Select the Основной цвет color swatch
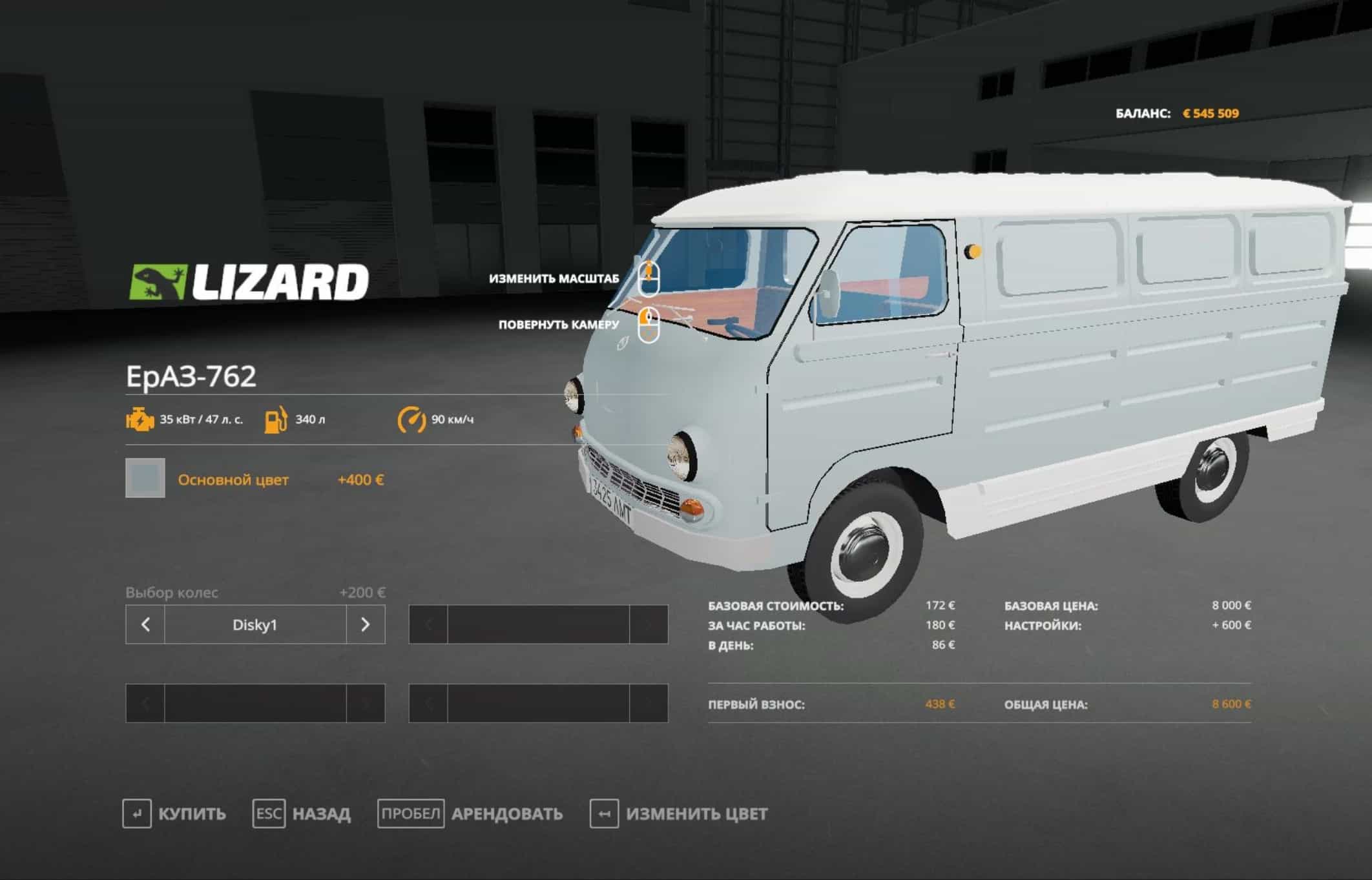 point(145,478)
